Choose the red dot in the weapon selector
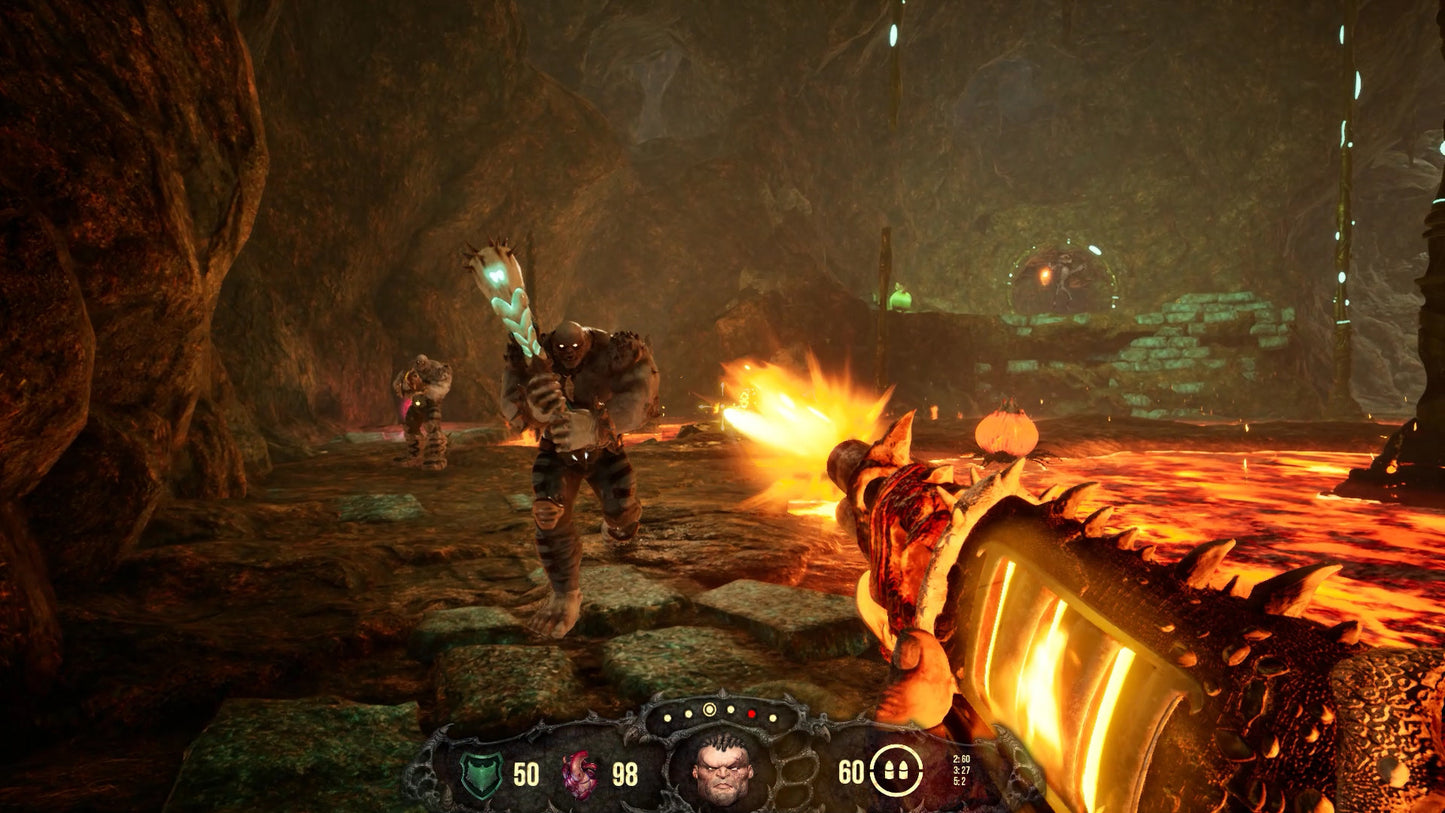This screenshot has width=1445, height=813. (751, 713)
